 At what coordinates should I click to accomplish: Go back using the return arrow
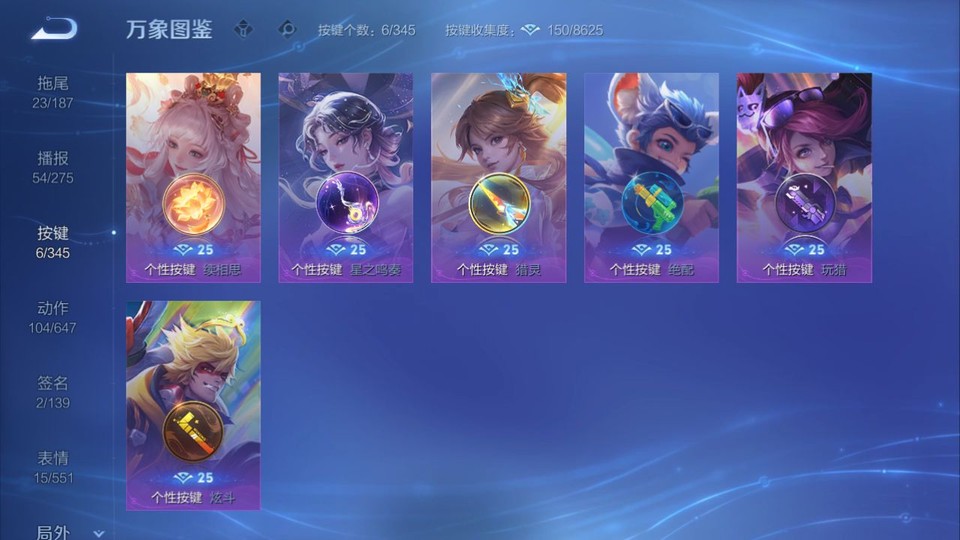click(54, 29)
